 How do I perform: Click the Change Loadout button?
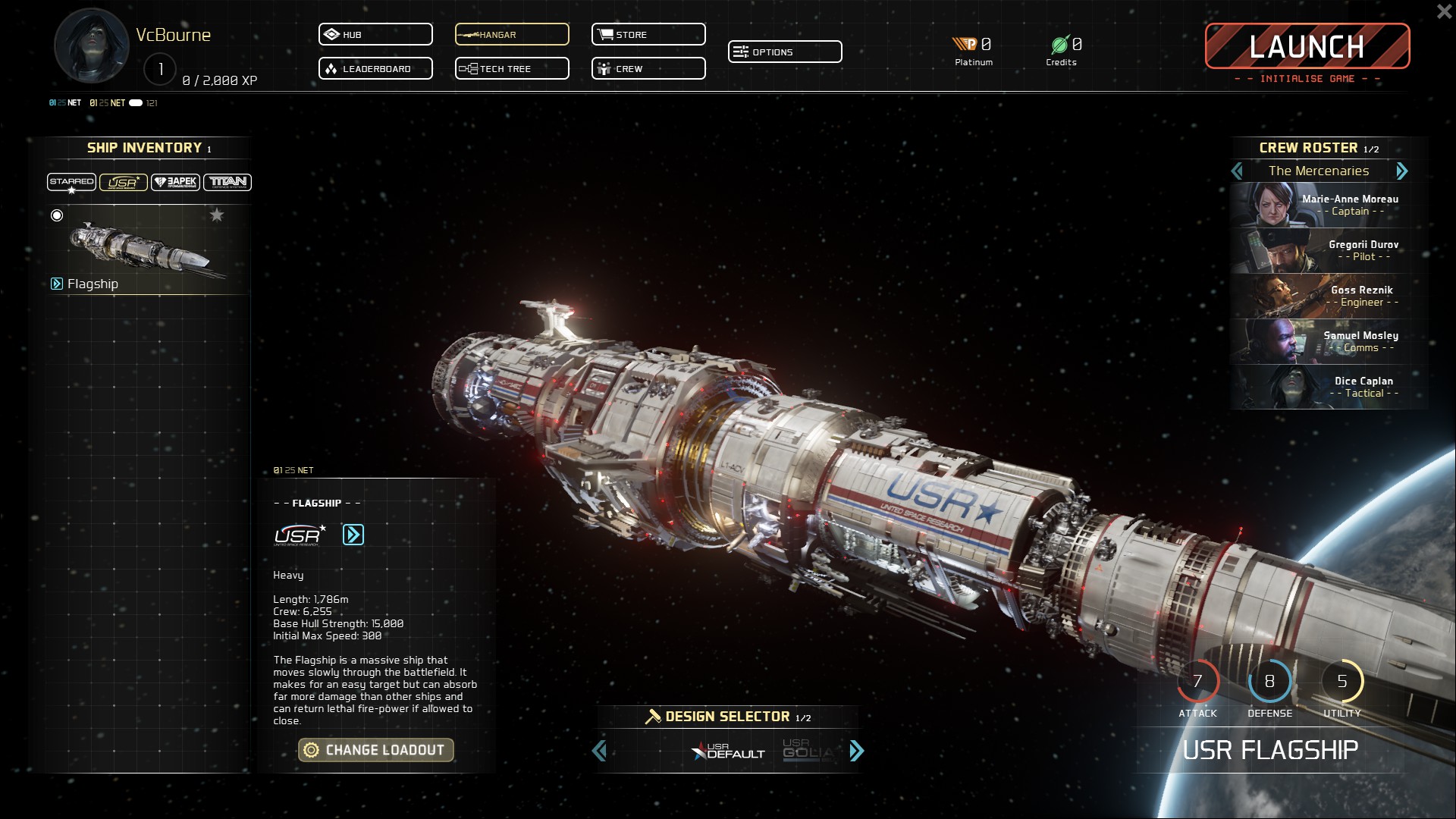point(376,750)
